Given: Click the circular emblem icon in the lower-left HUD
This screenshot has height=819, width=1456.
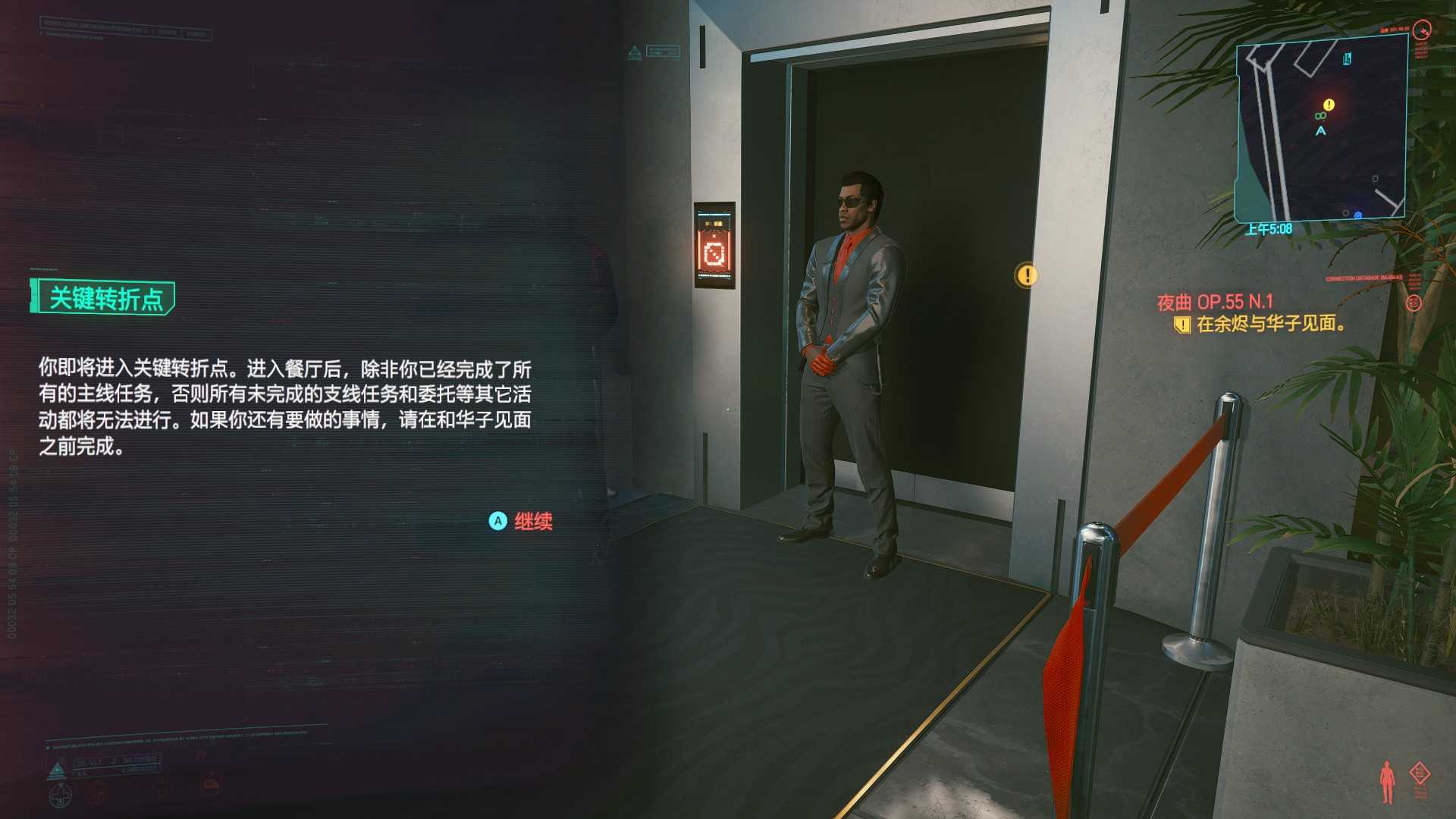Looking at the screenshot, I should tap(61, 796).
